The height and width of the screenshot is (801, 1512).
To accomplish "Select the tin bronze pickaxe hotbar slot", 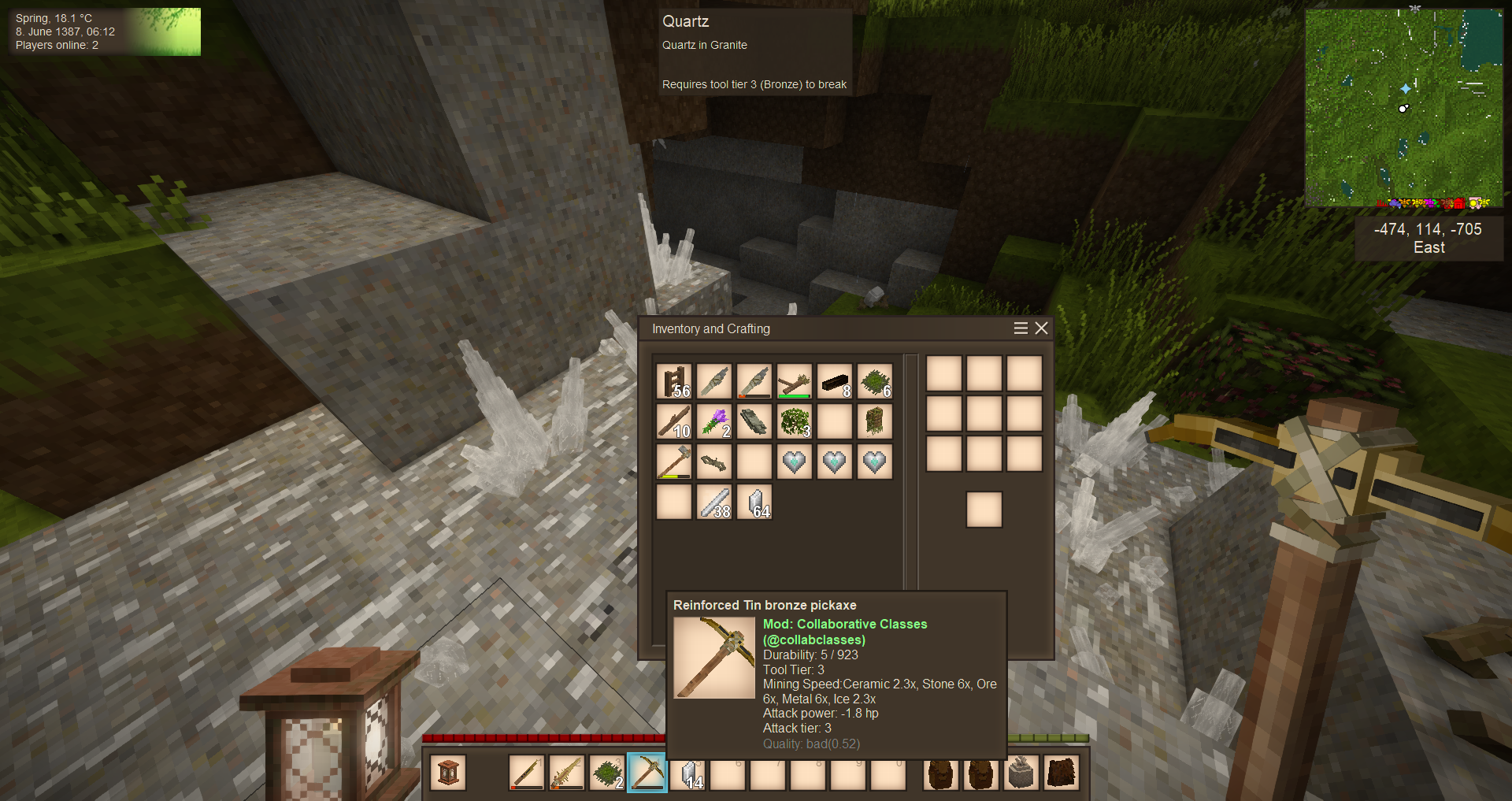I will coord(647,773).
